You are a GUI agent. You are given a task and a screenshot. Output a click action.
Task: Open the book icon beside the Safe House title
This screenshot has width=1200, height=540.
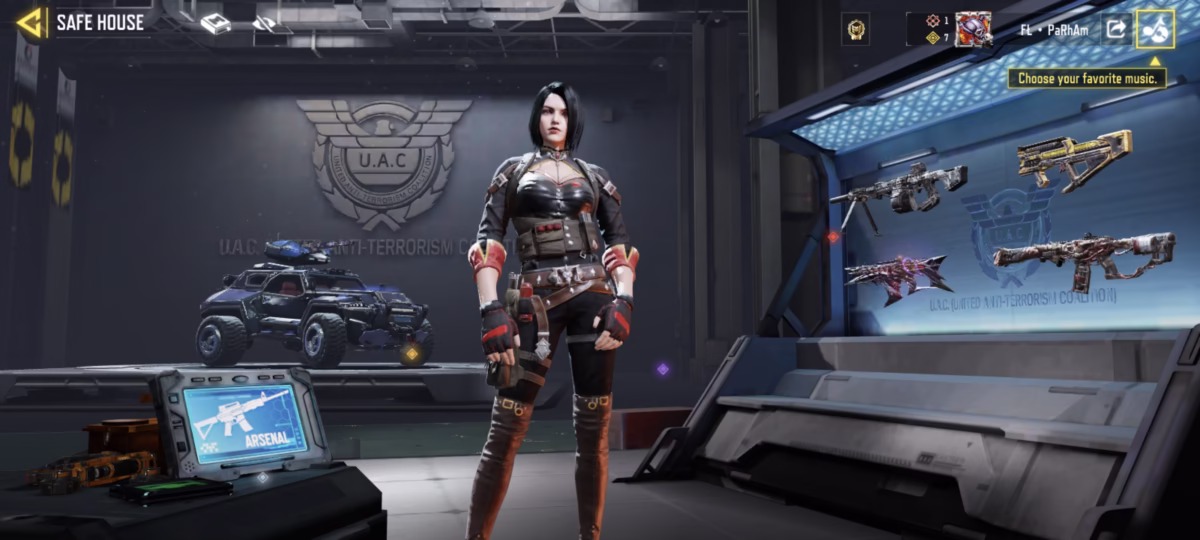point(215,23)
